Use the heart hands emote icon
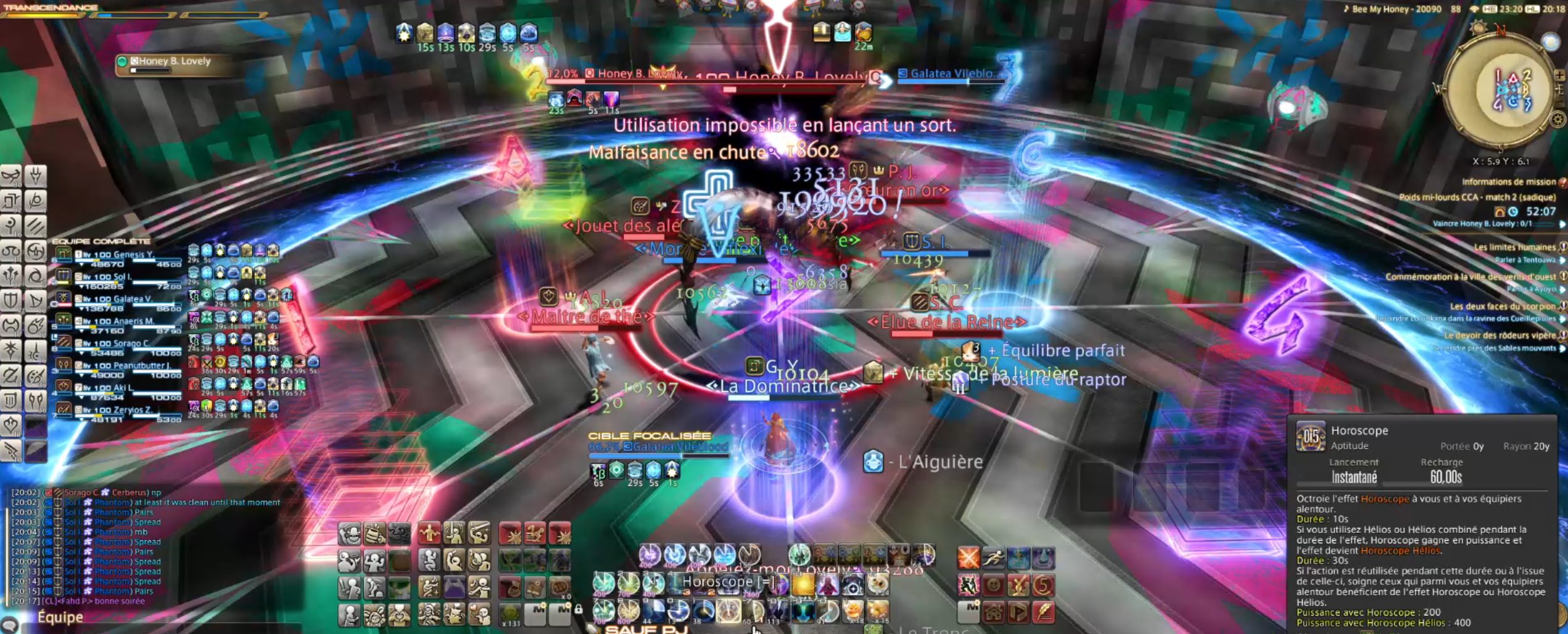The width and height of the screenshot is (1568, 634). coord(399,614)
